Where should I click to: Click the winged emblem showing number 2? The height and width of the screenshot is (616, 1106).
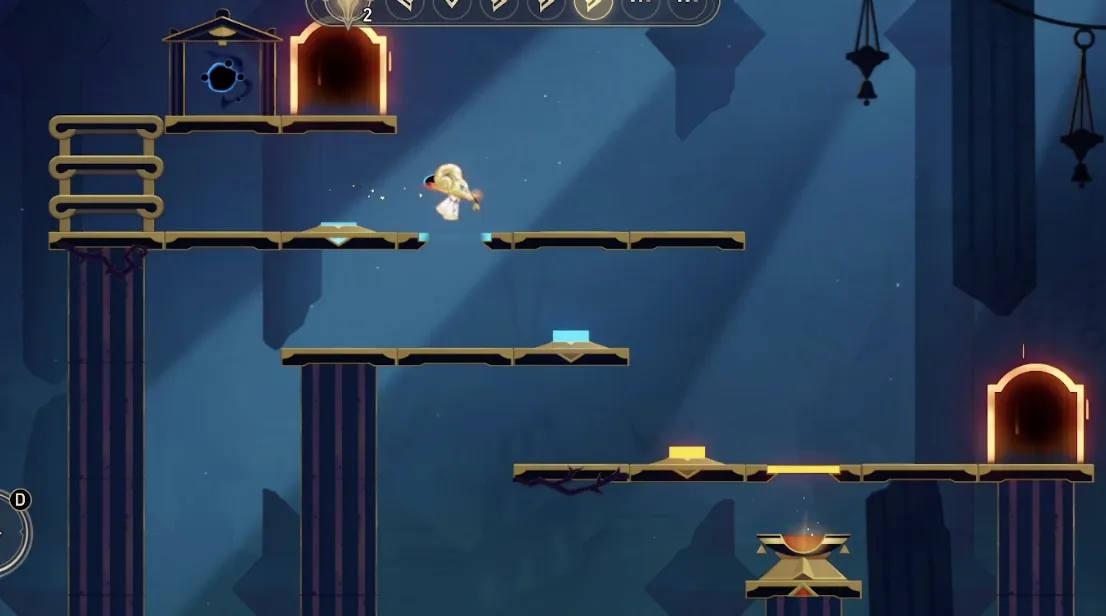click(347, 10)
